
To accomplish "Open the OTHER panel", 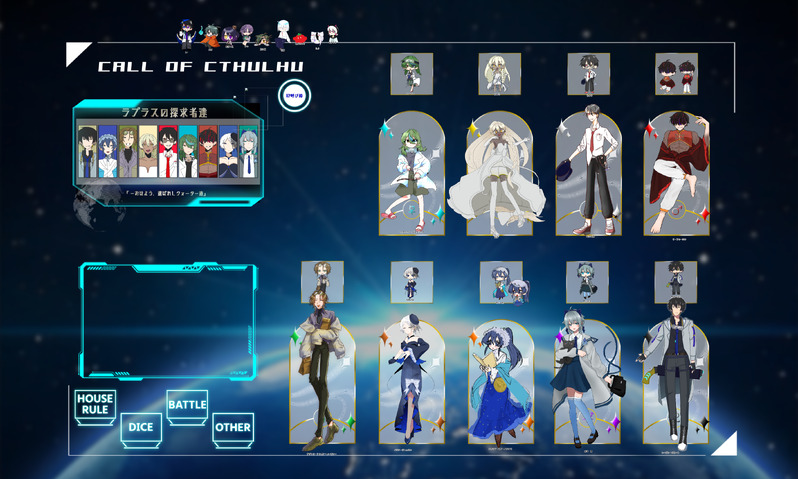I will click(x=233, y=428).
